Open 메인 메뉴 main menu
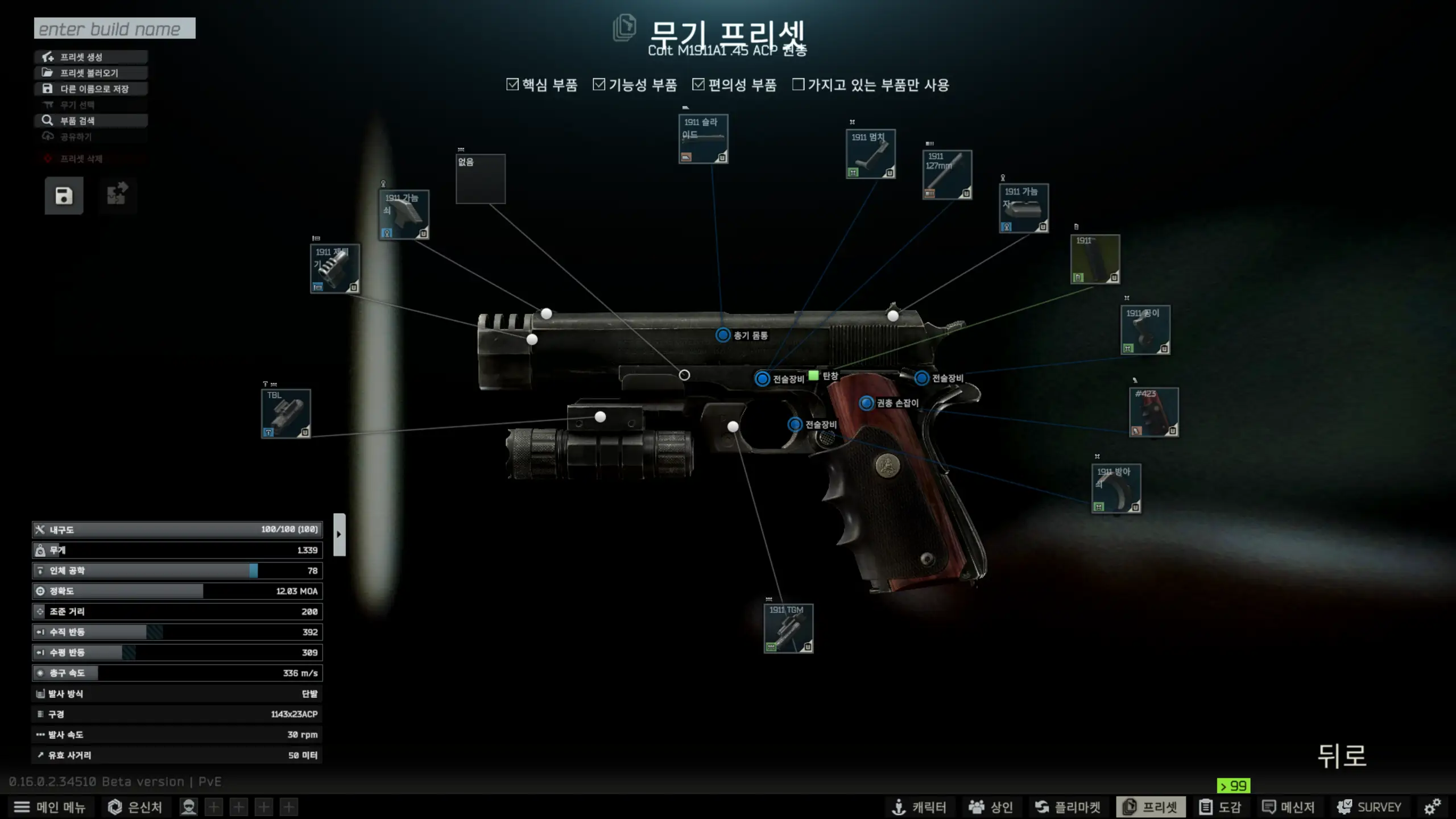Screen dimensions: 1456x819 (x=50, y=807)
